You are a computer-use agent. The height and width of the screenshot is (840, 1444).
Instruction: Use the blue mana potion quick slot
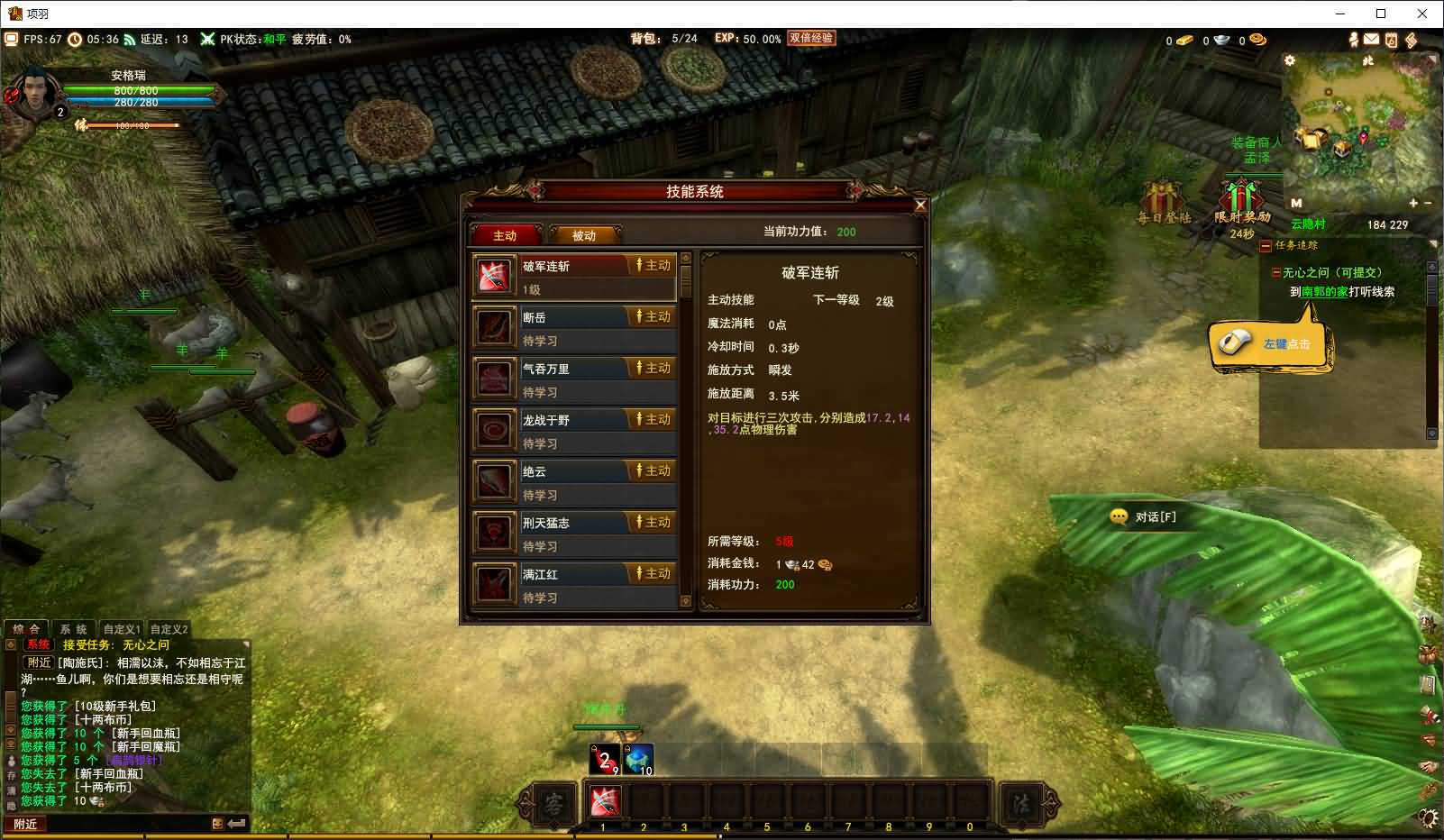(638, 760)
